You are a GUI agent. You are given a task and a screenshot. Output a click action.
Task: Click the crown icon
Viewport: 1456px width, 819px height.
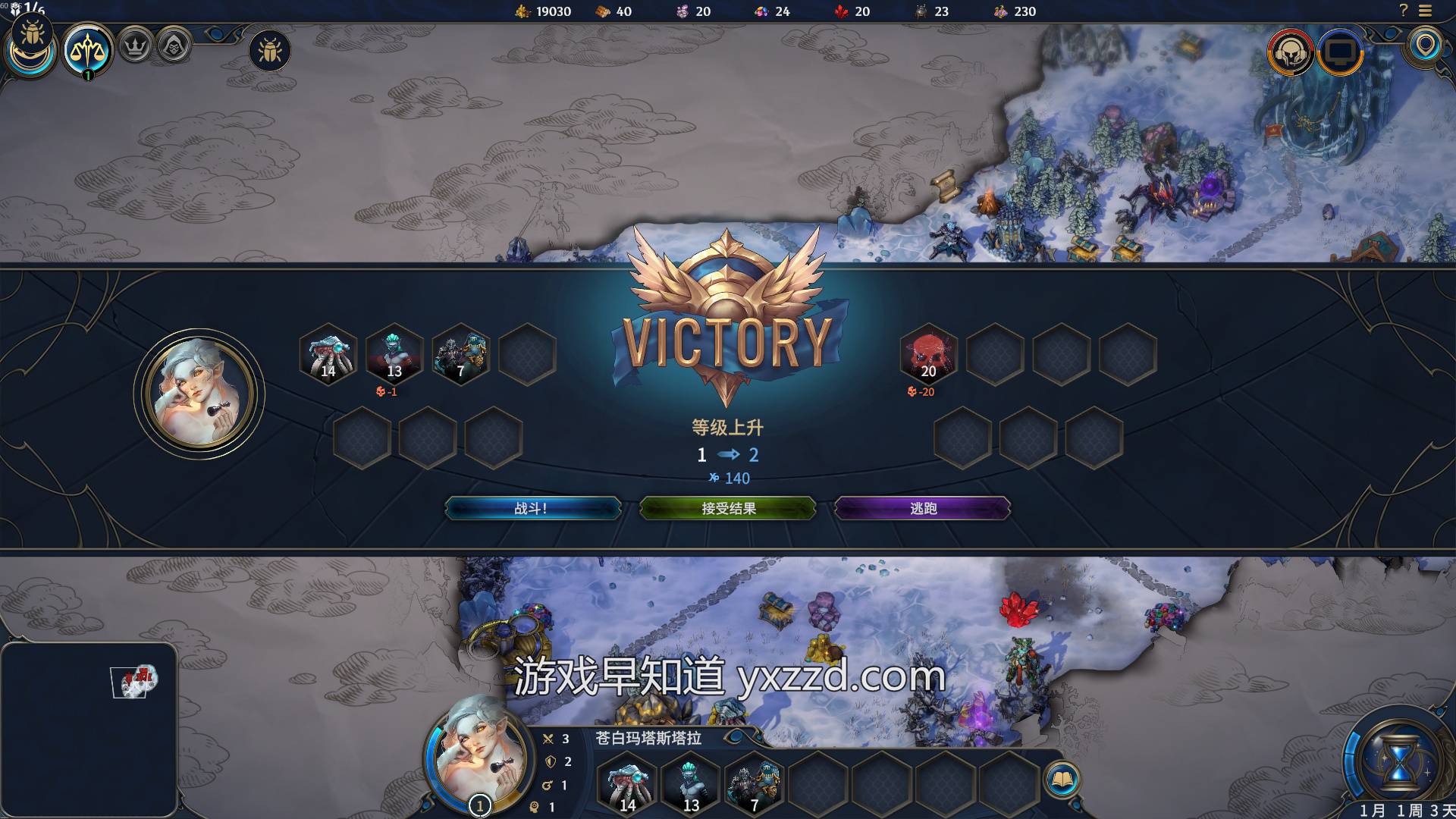click(135, 46)
